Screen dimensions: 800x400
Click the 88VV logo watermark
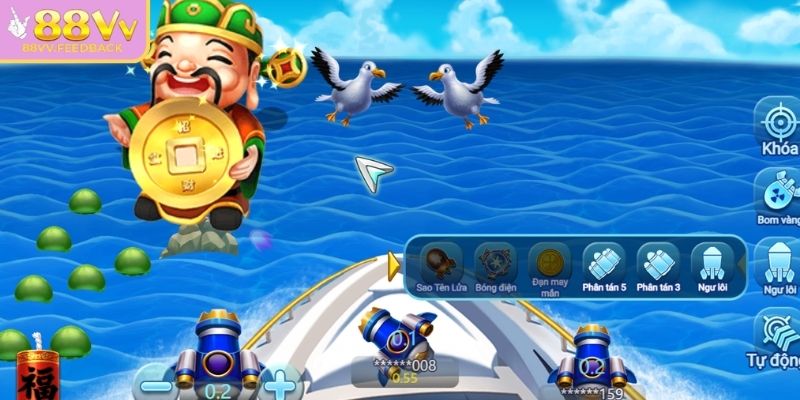pos(73,32)
